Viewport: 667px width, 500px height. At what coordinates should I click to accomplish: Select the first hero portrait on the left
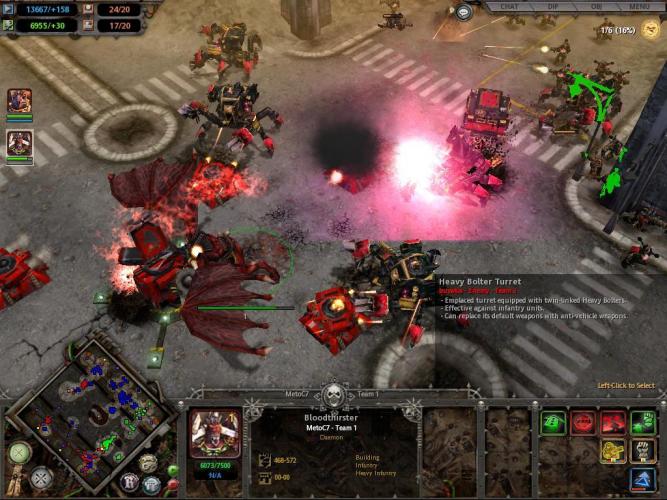(19, 101)
